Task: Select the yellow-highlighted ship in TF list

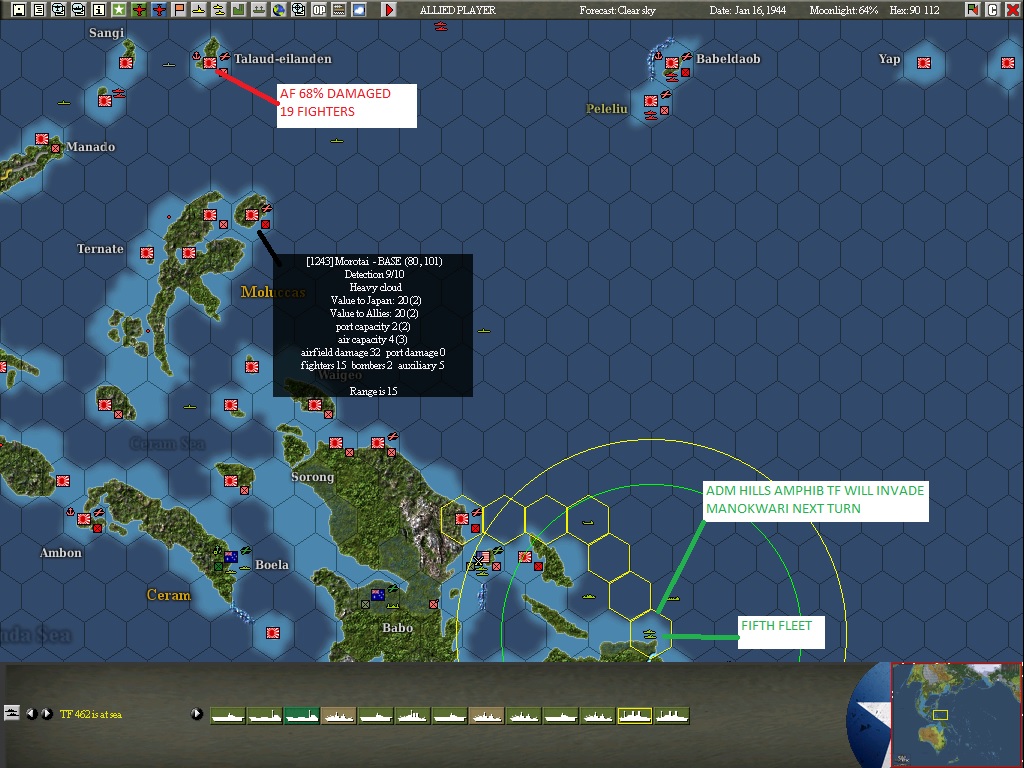Action: (634, 716)
